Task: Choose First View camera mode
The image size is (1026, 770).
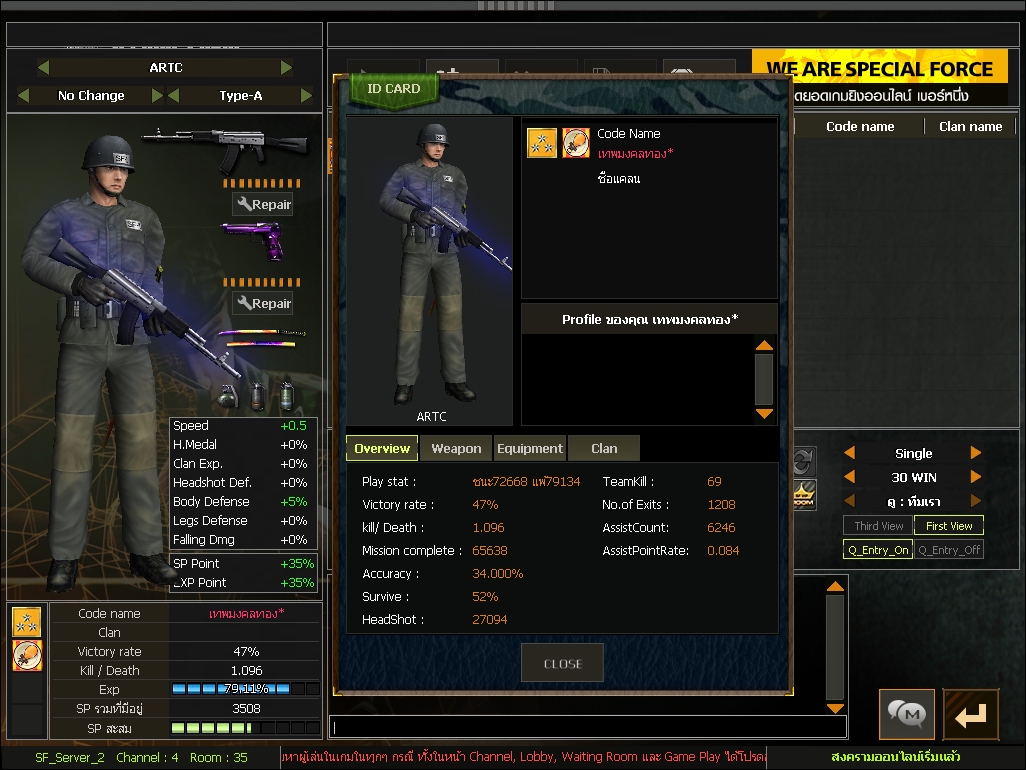Action: point(949,526)
